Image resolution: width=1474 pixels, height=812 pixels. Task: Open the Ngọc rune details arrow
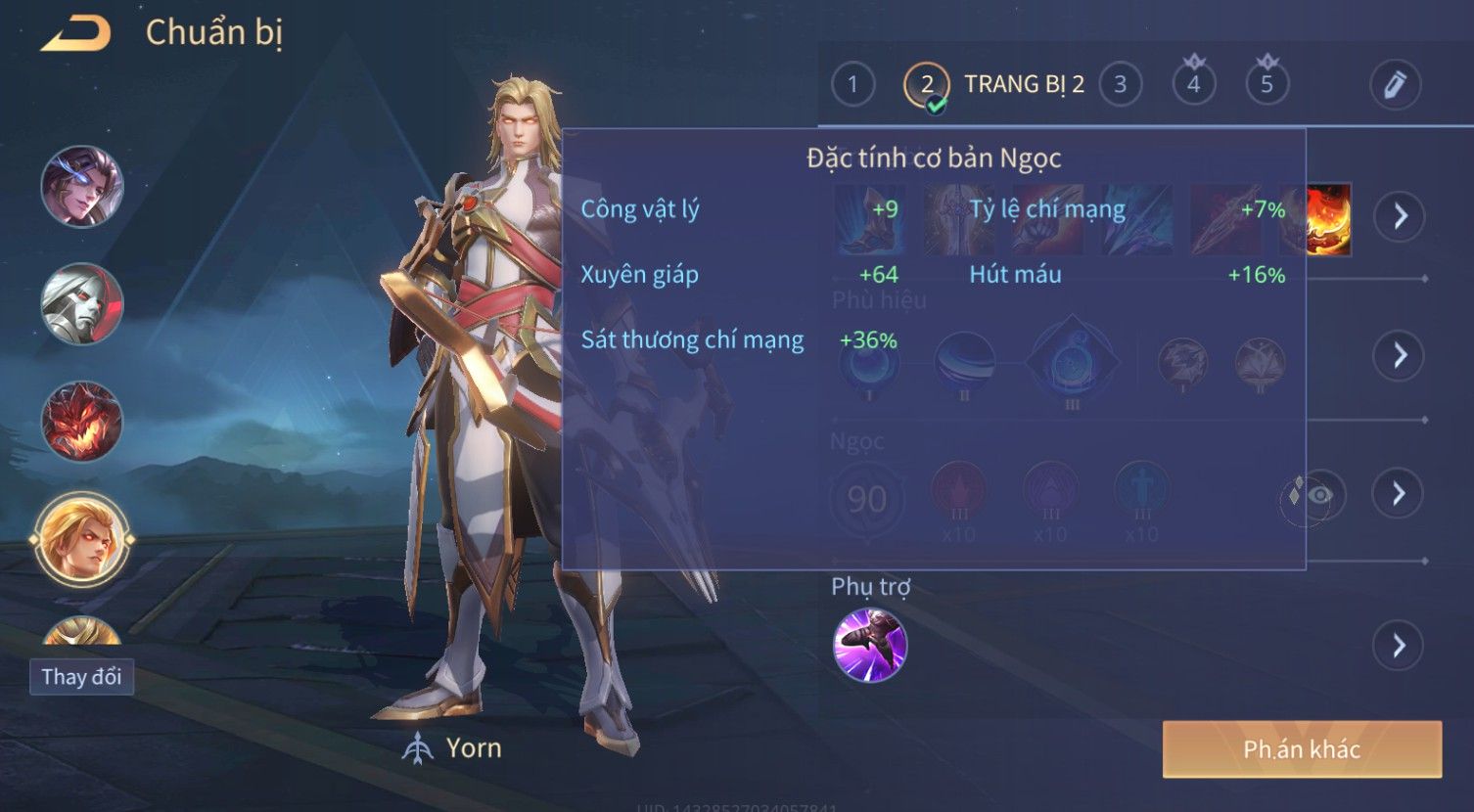(1400, 493)
